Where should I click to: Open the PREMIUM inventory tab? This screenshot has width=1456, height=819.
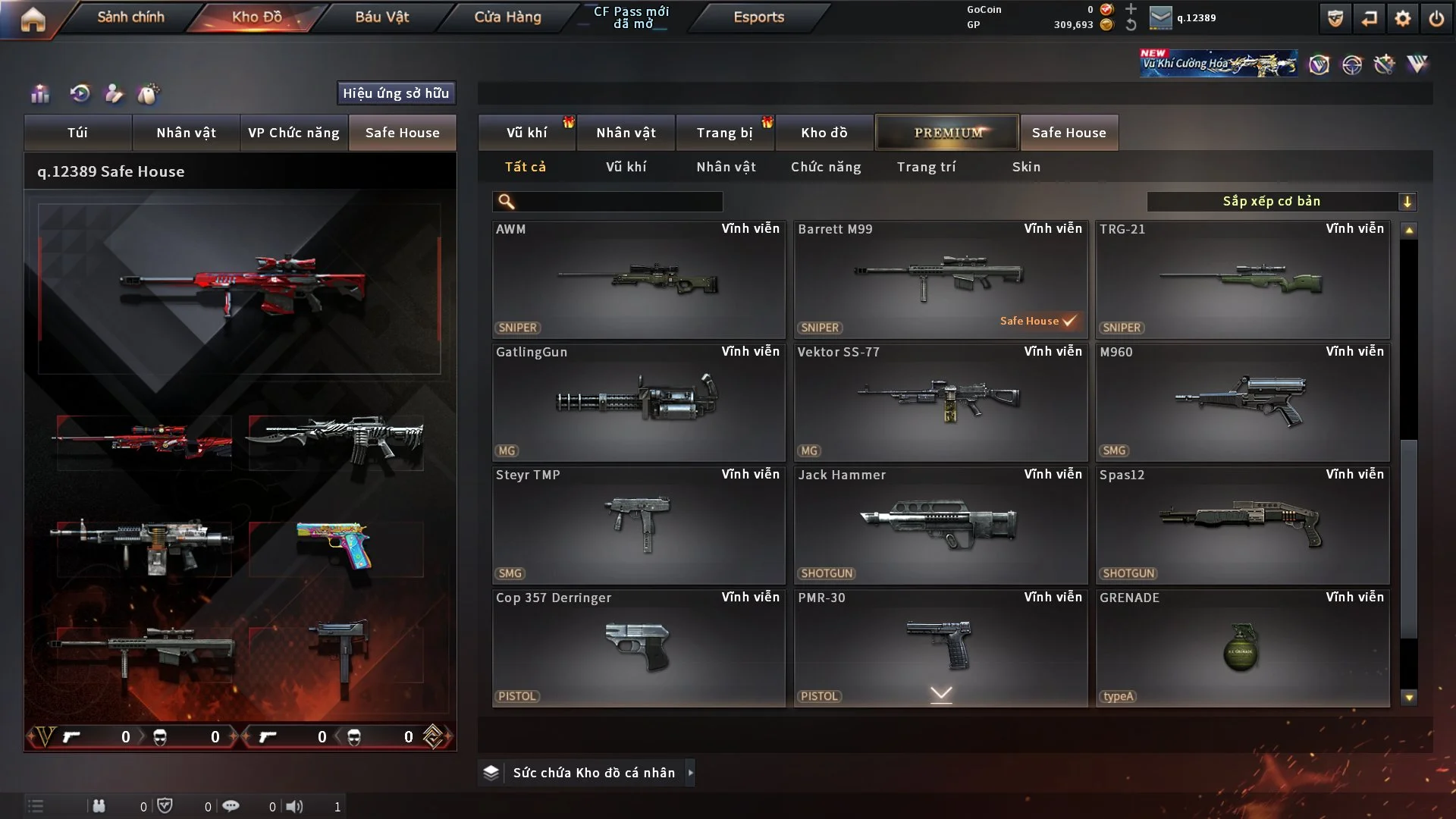coord(947,133)
